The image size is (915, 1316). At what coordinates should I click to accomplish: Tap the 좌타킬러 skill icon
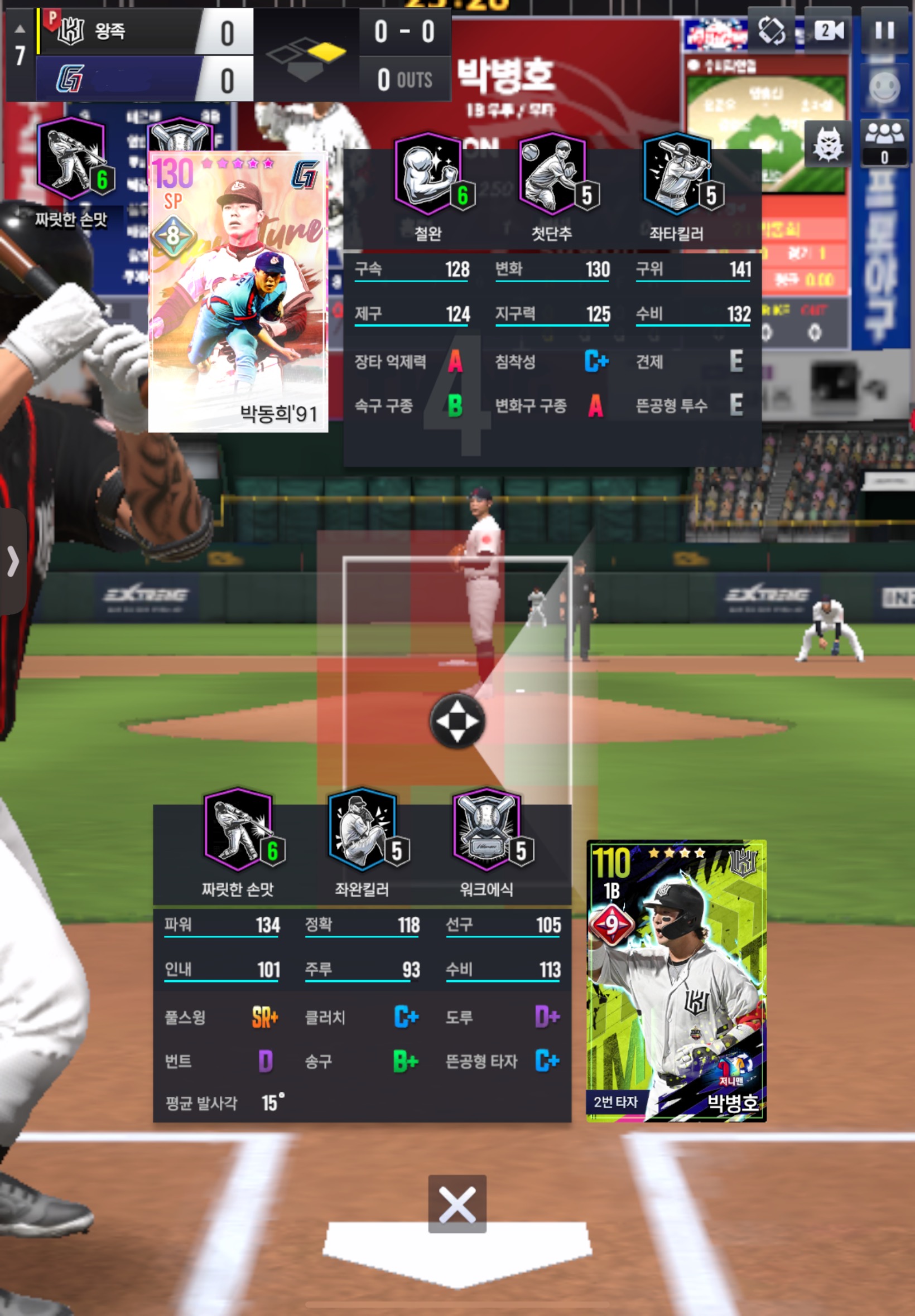pos(677,174)
